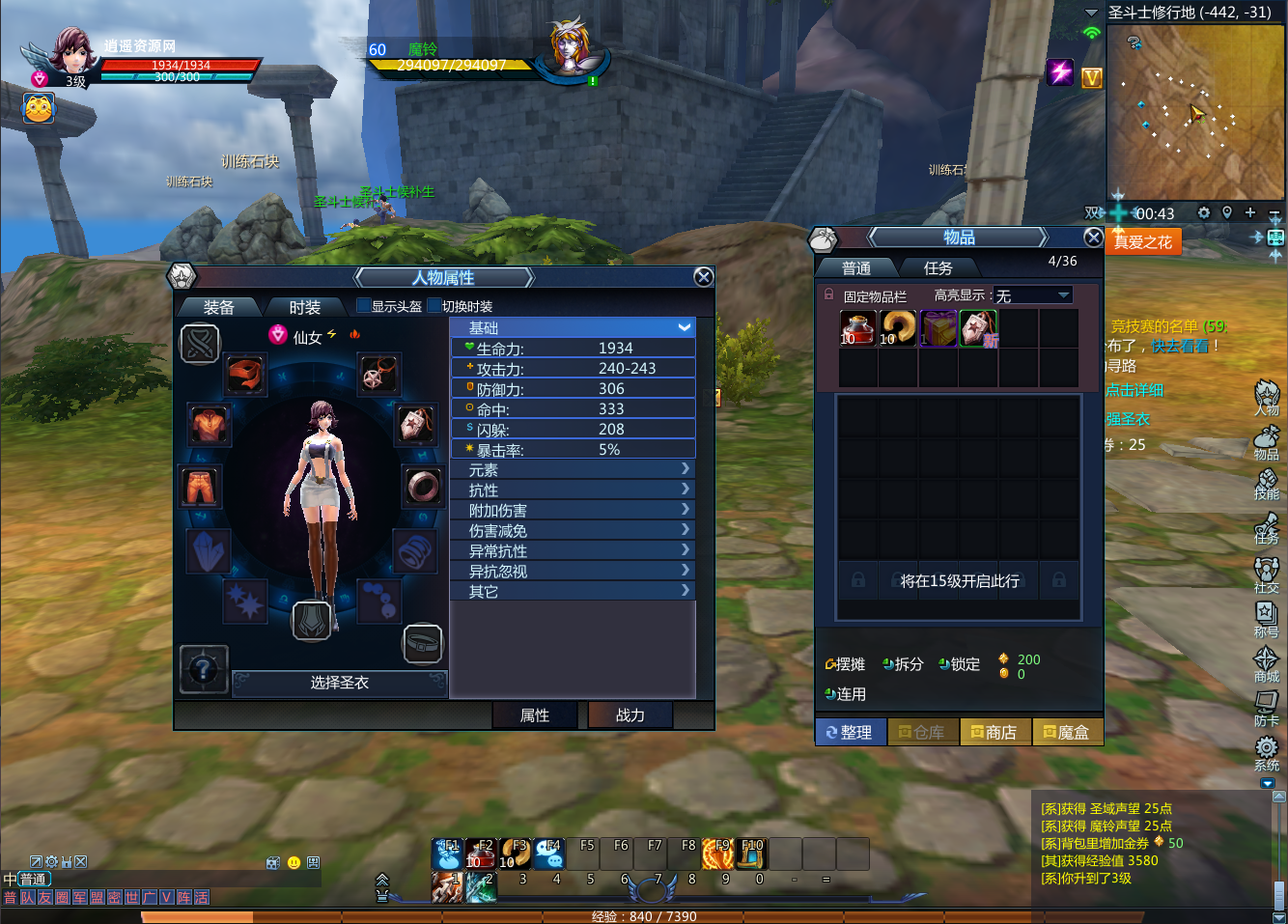Expand the 元素 attribute section
The image size is (1288, 924).
pyautogui.click(x=573, y=469)
